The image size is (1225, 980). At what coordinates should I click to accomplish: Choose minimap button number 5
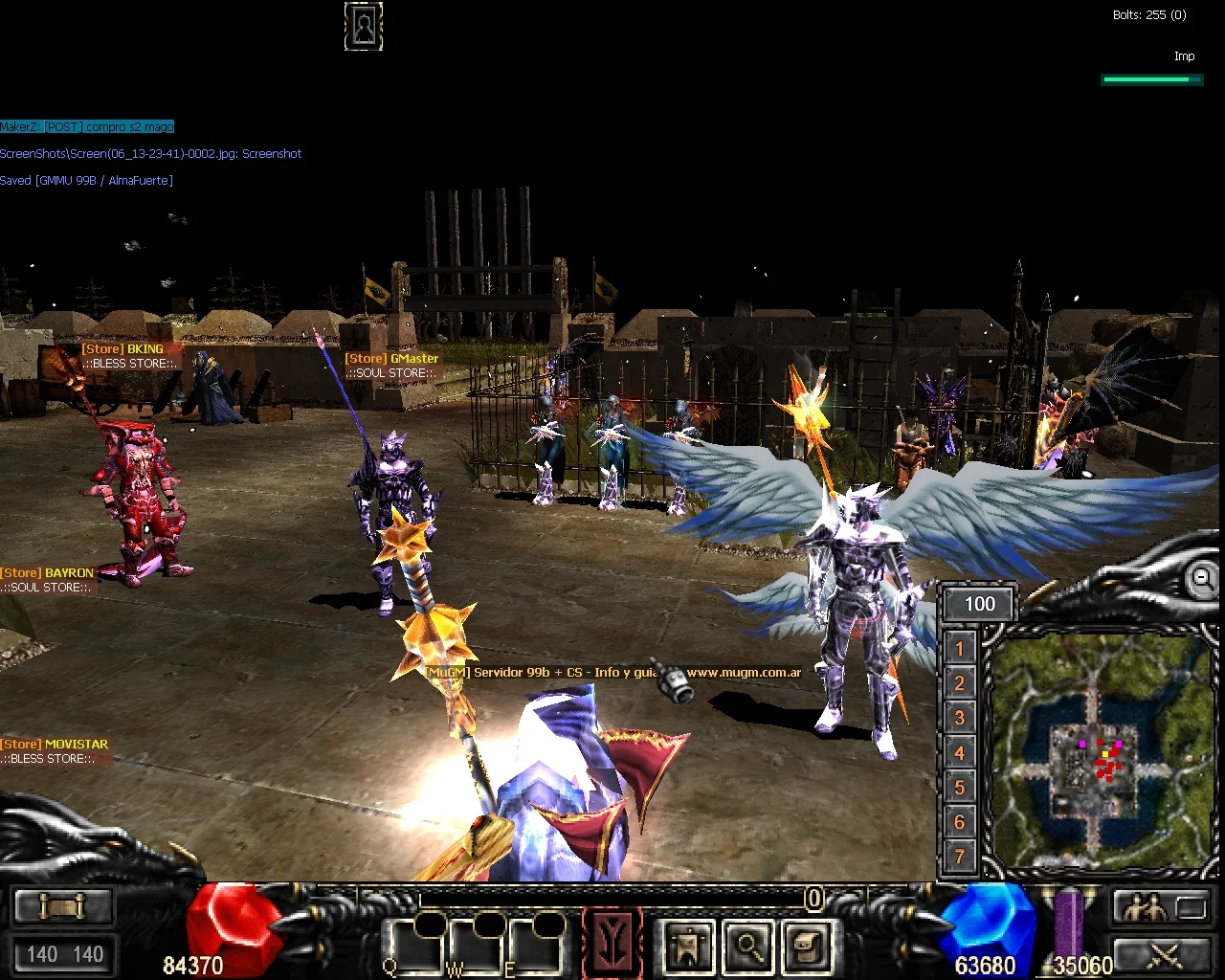coord(960,788)
